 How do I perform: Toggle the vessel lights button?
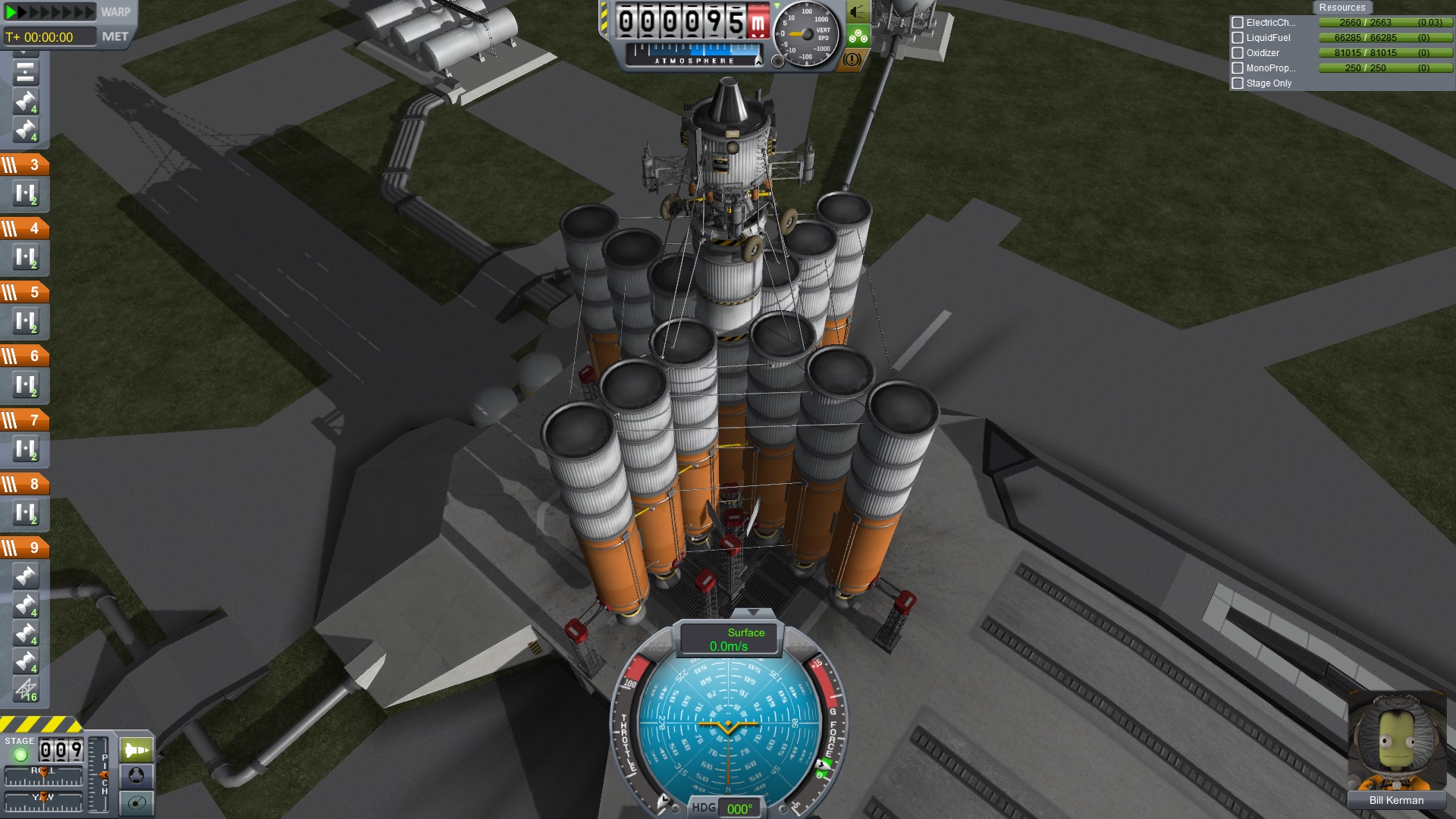pyautogui.click(x=858, y=12)
